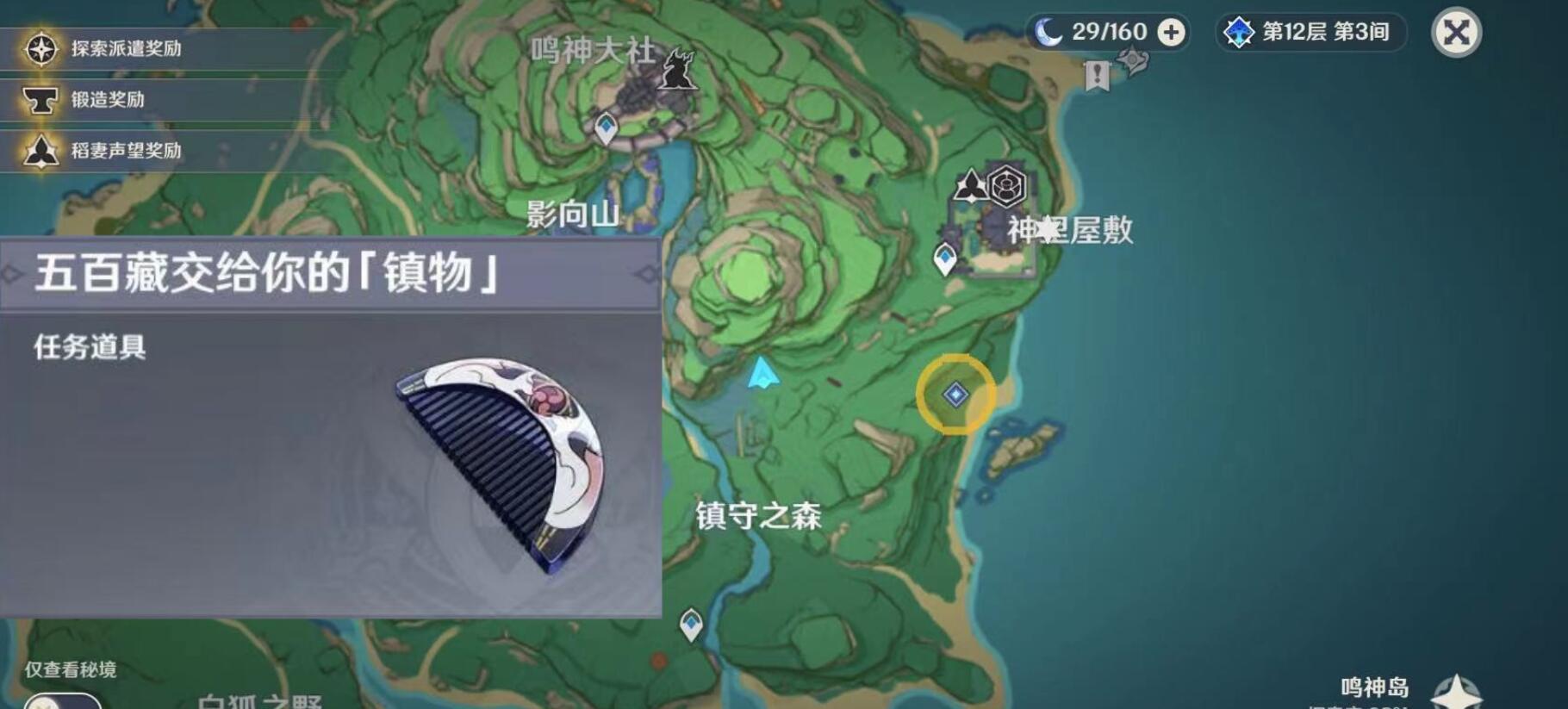Click the plus button to replenish Original Resin
Screen dimensions: 1568x709
pyautogui.click(x=1169, y=33)
